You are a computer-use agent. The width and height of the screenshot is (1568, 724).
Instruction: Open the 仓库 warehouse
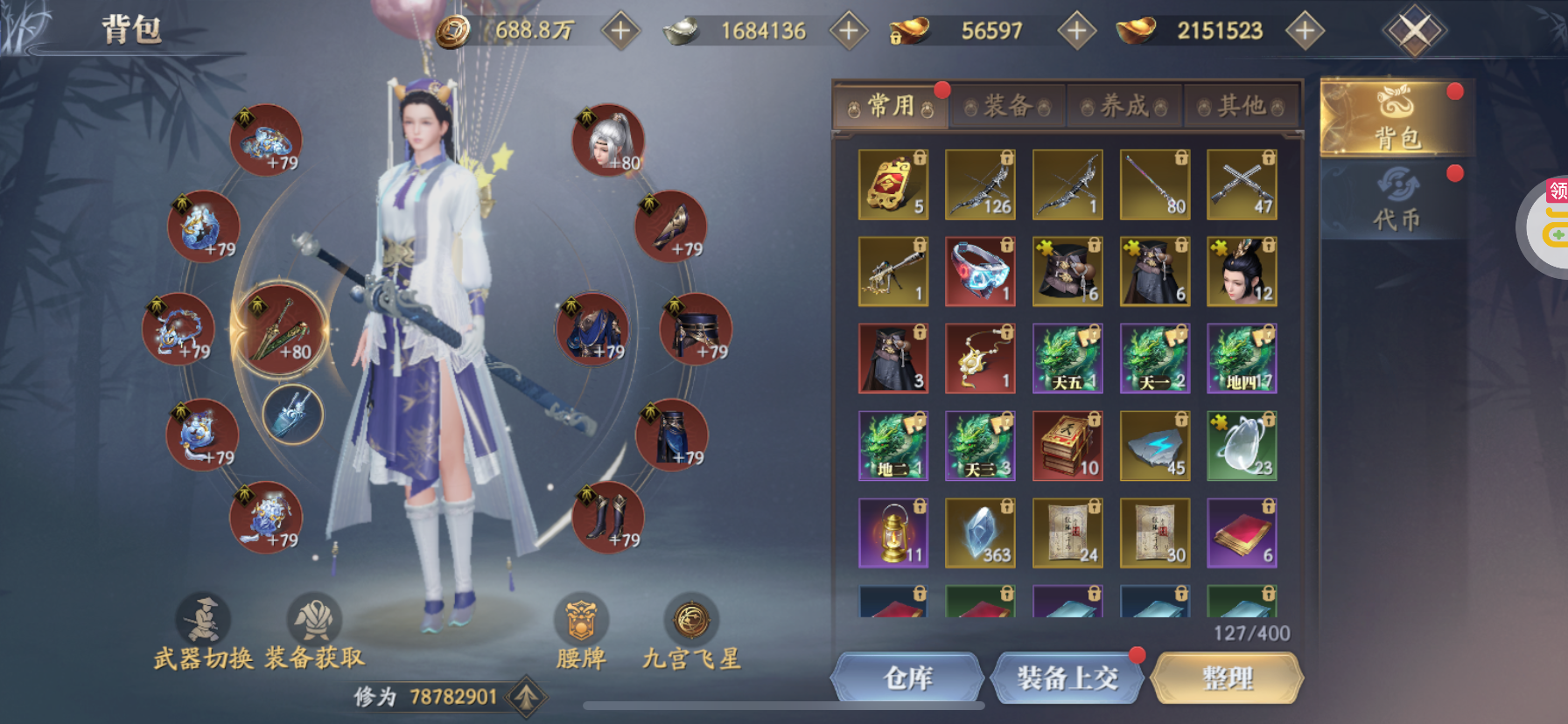(x=908, y=678)
